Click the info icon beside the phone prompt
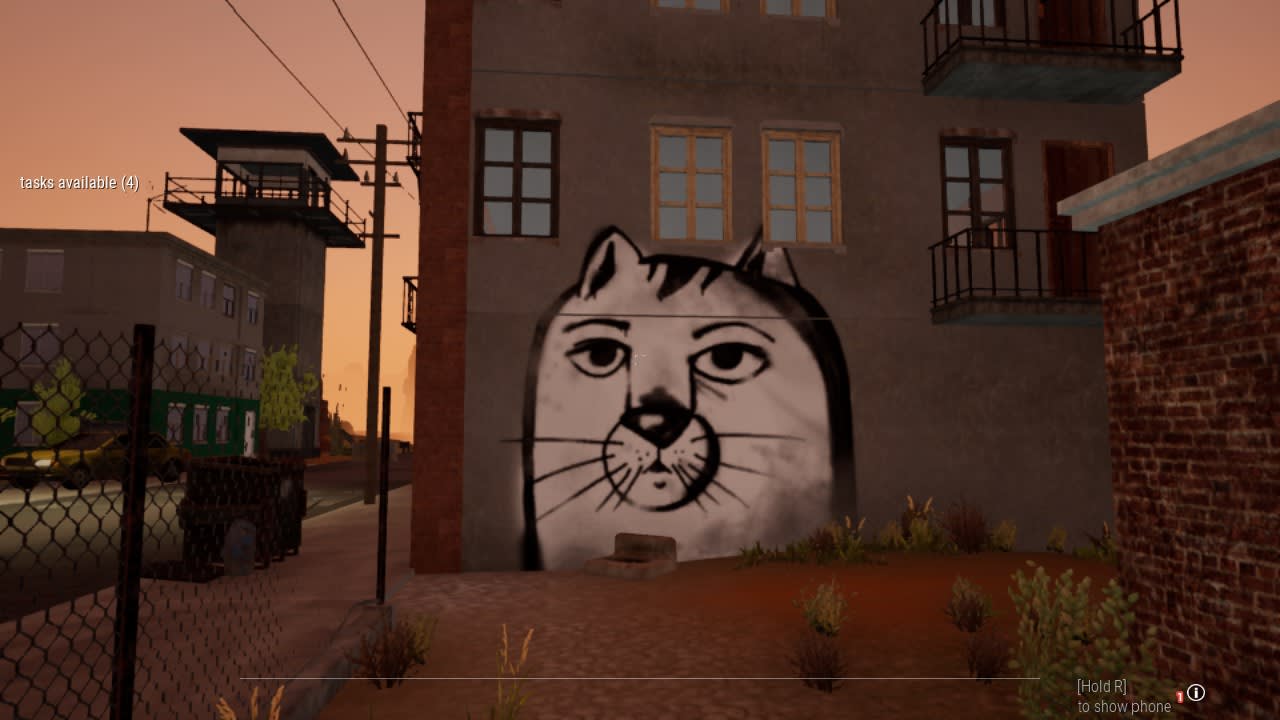 click(x=1196, y=693)
